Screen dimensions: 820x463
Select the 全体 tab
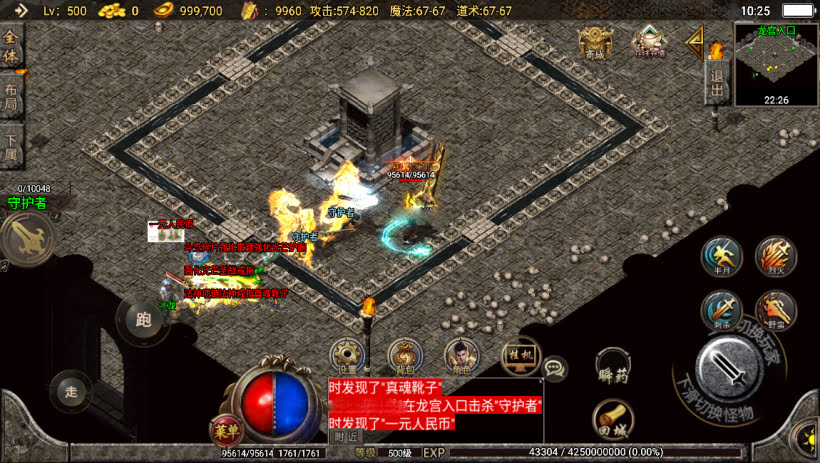(x=12, y=47)
